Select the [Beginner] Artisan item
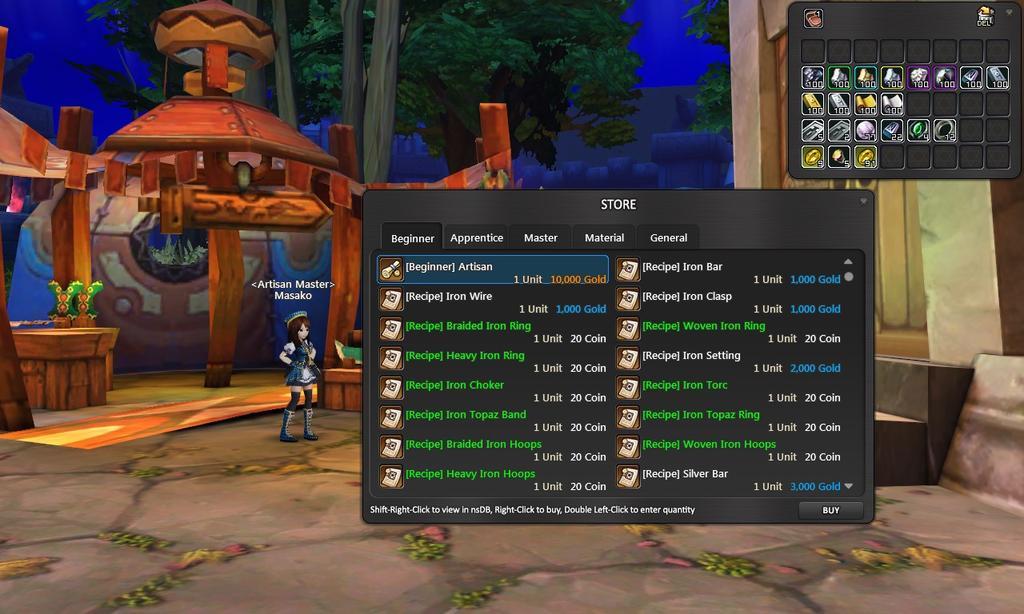Viewport: 1024px width, 614px height. (493, 271)
